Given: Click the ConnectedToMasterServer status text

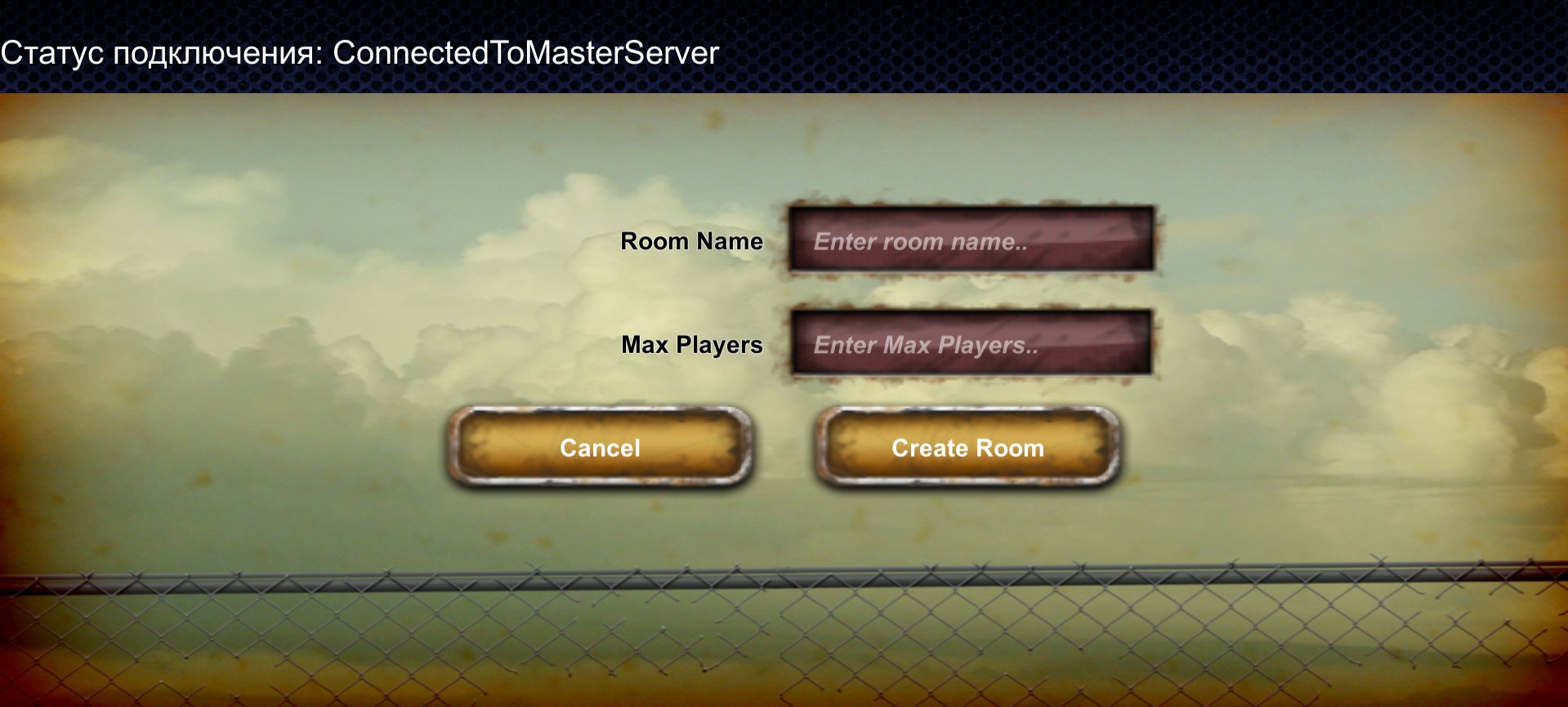Looking at the screenshot, I should tap(523, 54).
